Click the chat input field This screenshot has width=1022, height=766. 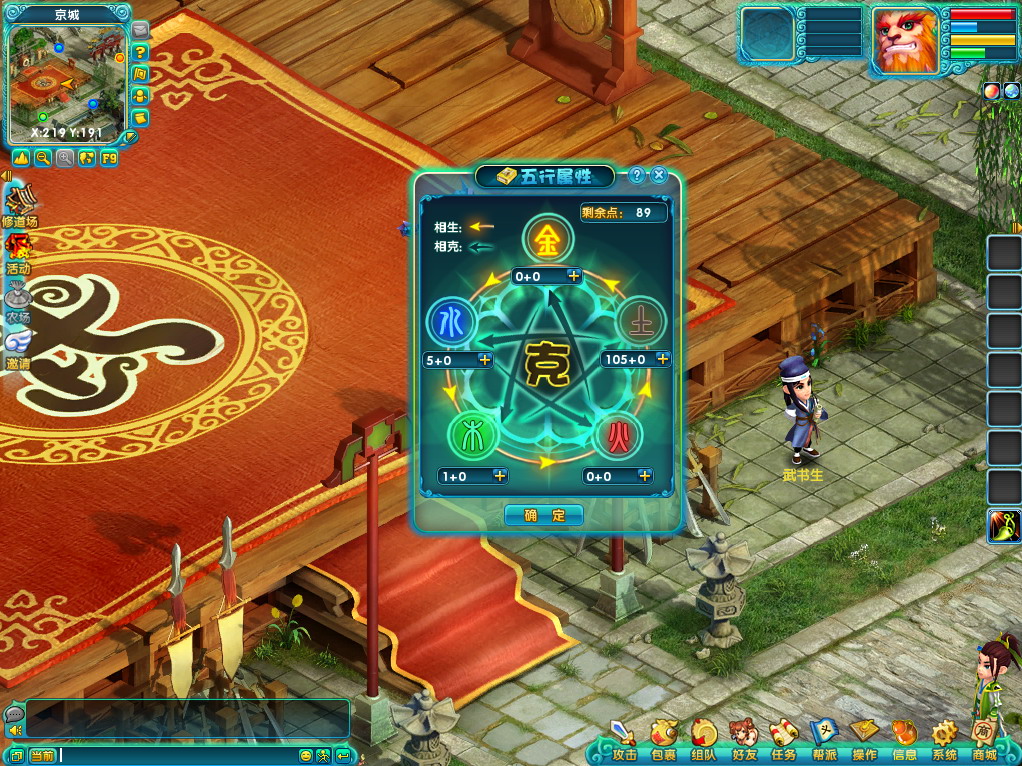[x=178, y=755]
